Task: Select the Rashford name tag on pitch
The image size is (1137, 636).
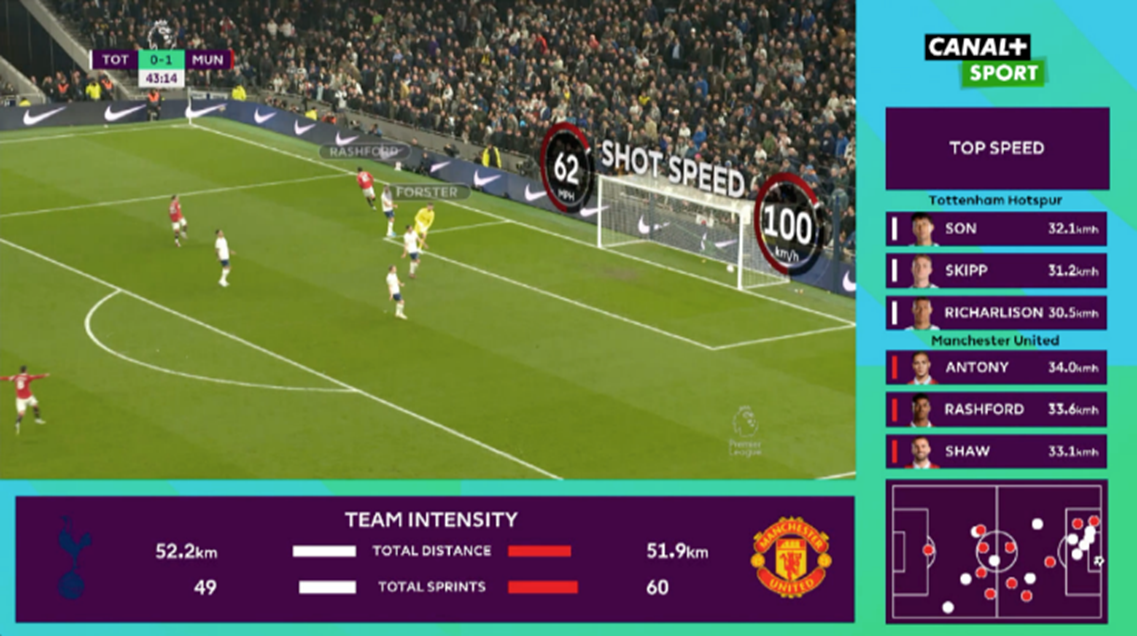Action: pyautogui.click(x=362, y=152)
